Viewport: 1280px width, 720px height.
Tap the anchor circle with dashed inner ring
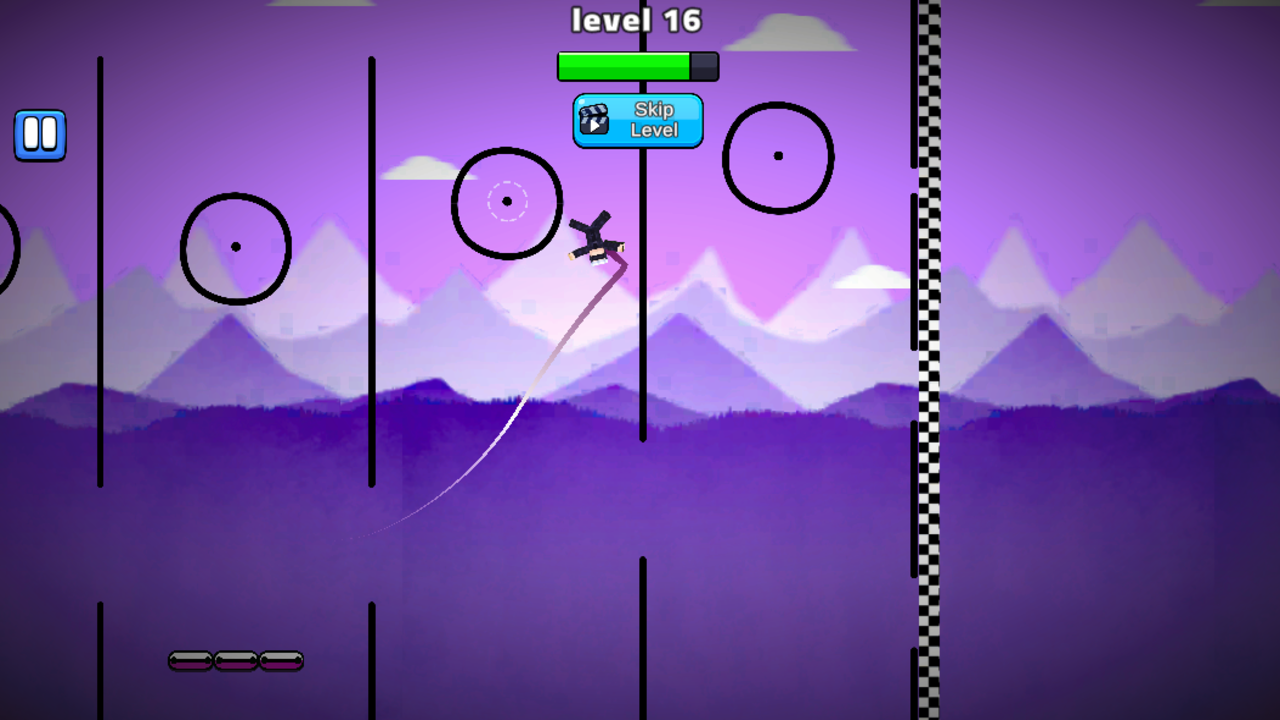tap(506, 201)
